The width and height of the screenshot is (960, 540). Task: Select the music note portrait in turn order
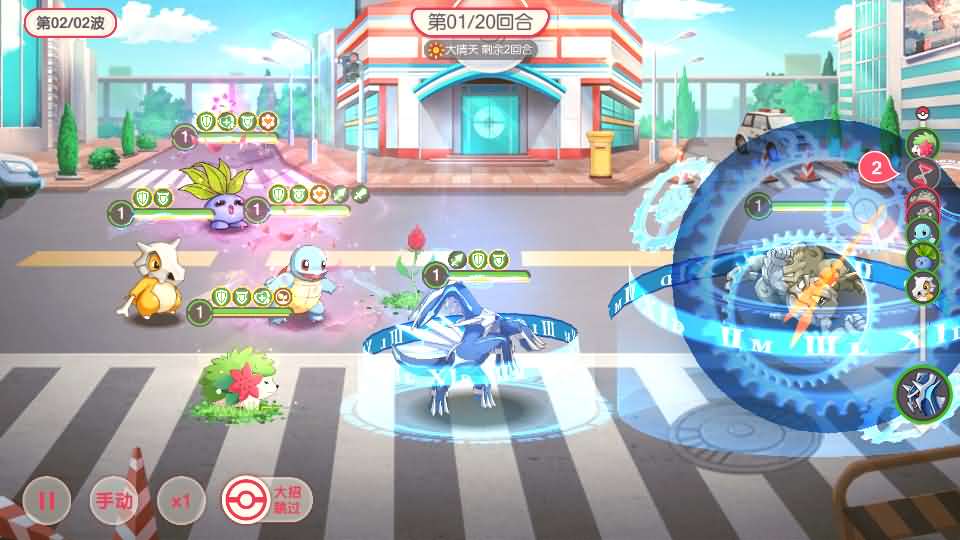(x=921, y=176)
